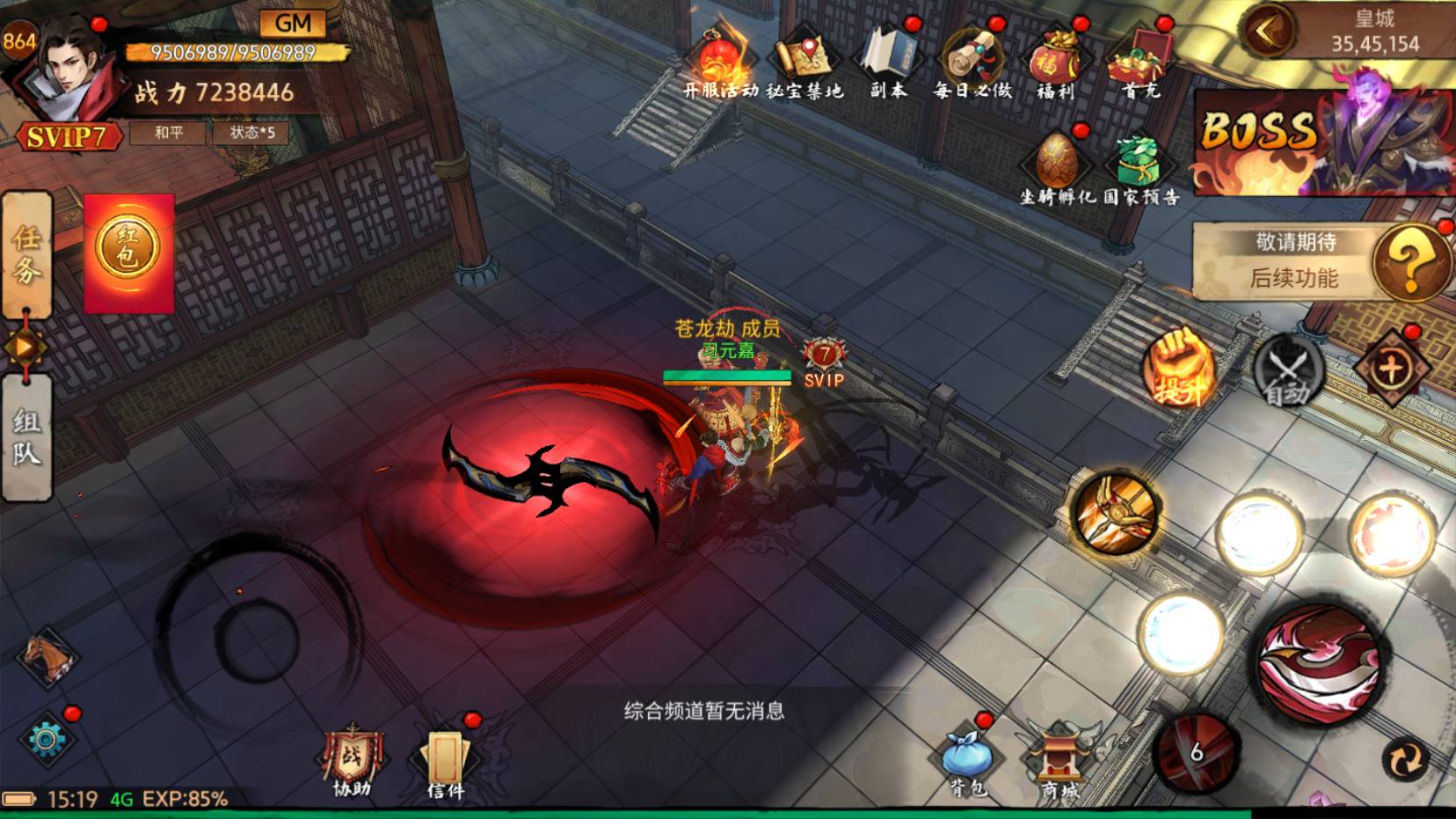Open the BOSS banner

coord(1323,143)
